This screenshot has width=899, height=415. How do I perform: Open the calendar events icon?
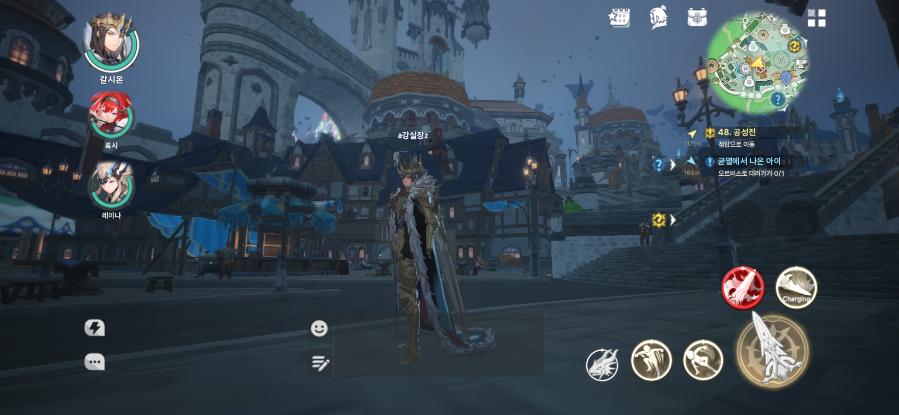pyautogui.click(x=620, y=17)
